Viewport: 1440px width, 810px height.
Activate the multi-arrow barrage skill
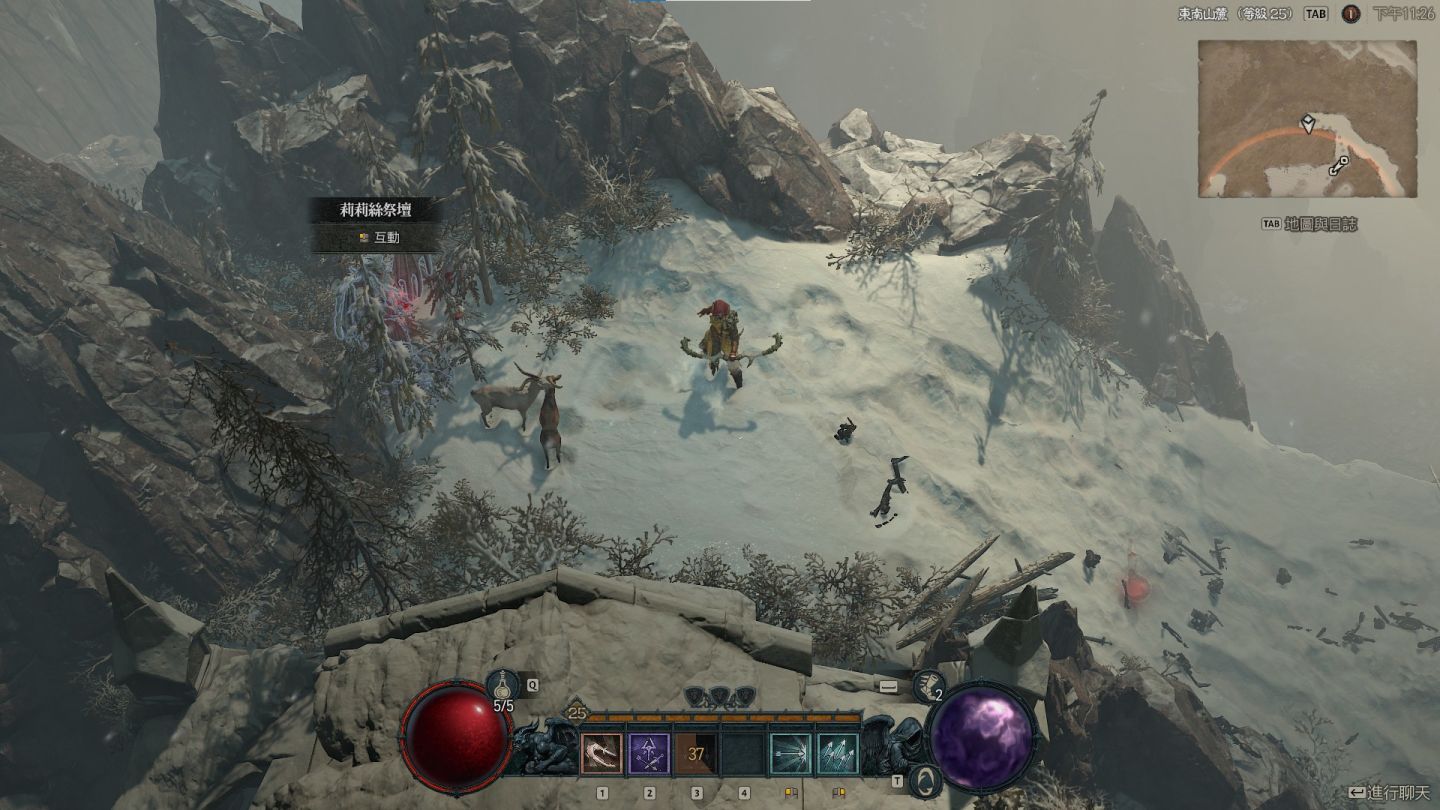838,753
